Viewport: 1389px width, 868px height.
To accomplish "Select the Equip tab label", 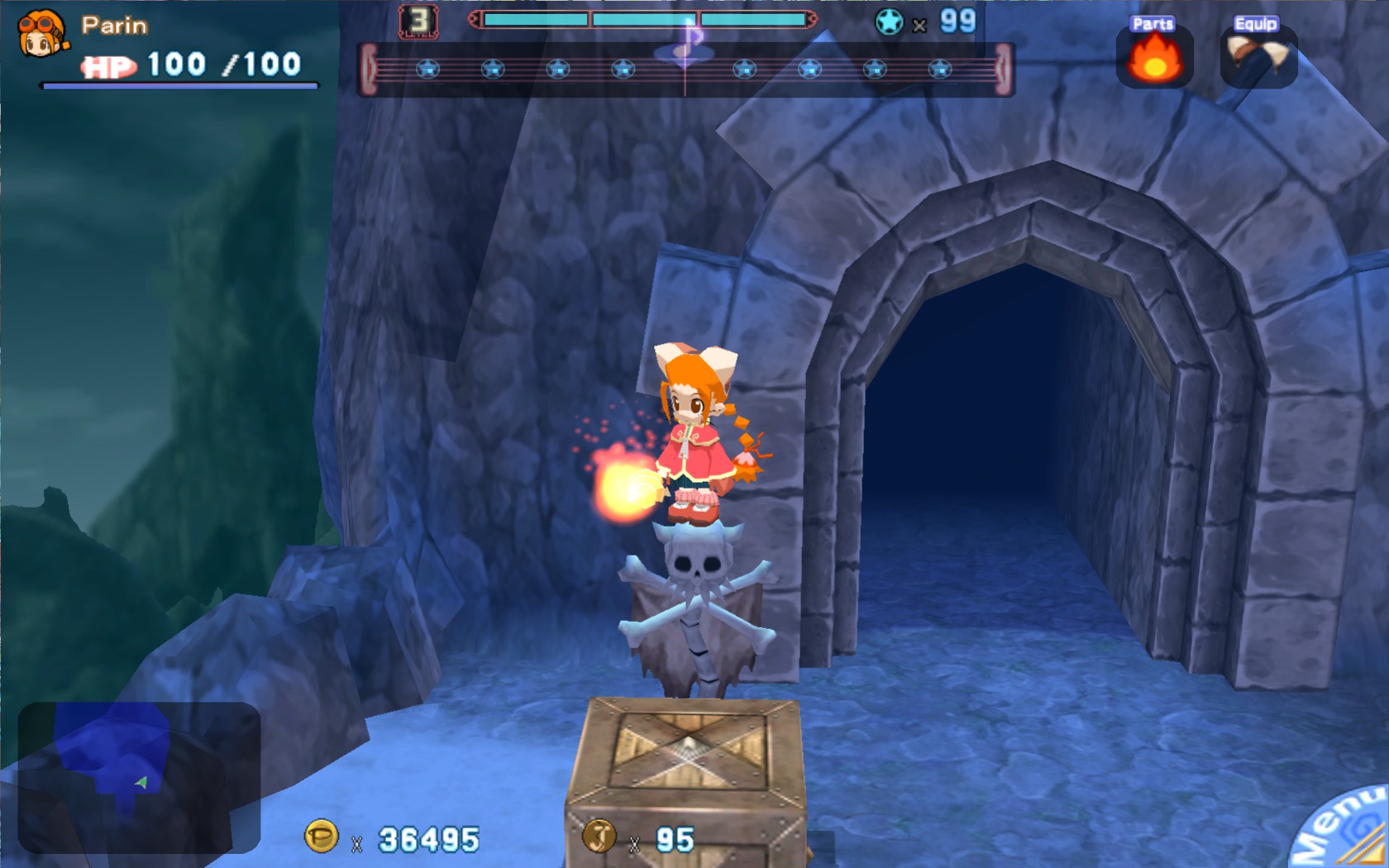I will pos(1257,26).
